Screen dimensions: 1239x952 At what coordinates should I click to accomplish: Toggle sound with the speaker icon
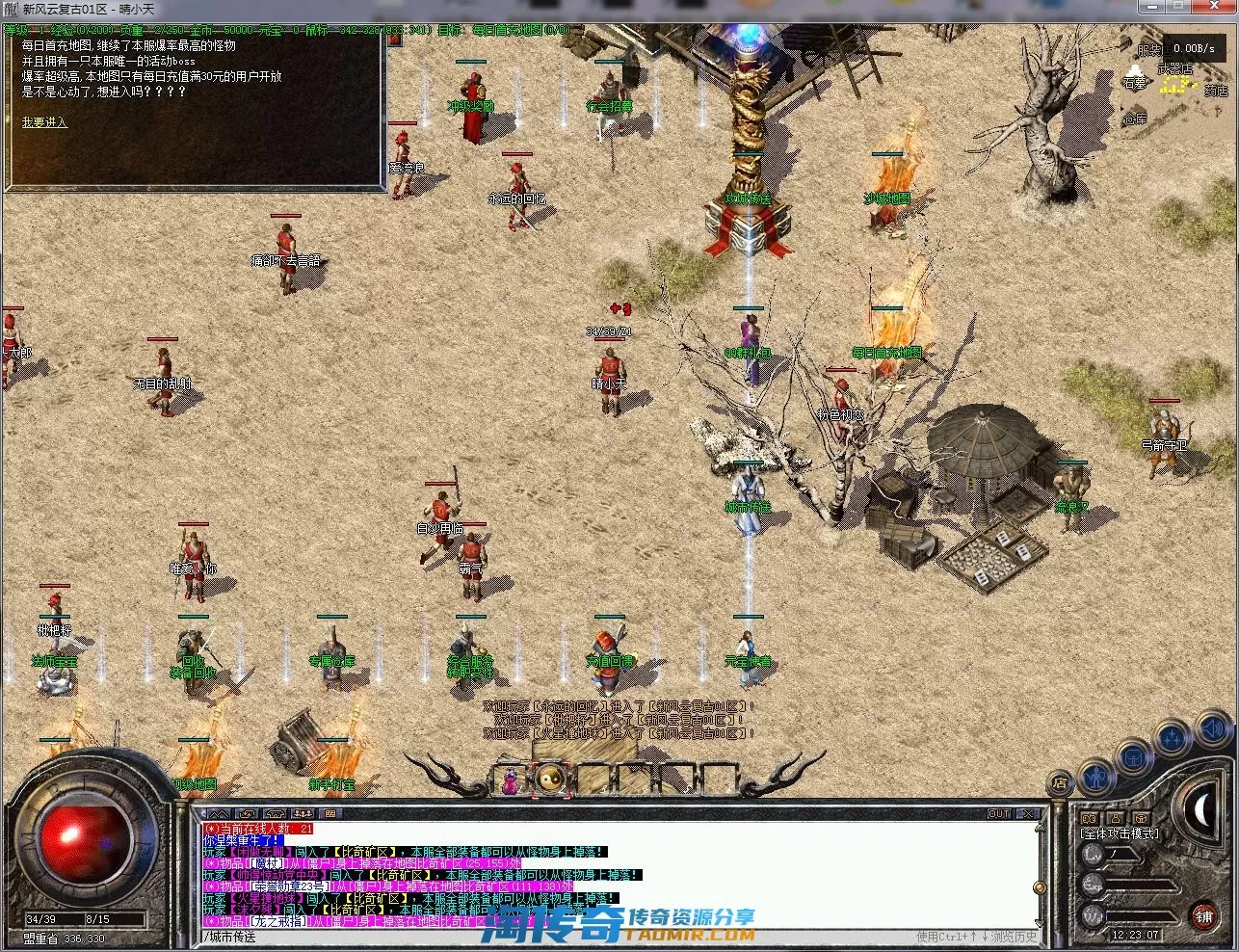click(1212, 729)
